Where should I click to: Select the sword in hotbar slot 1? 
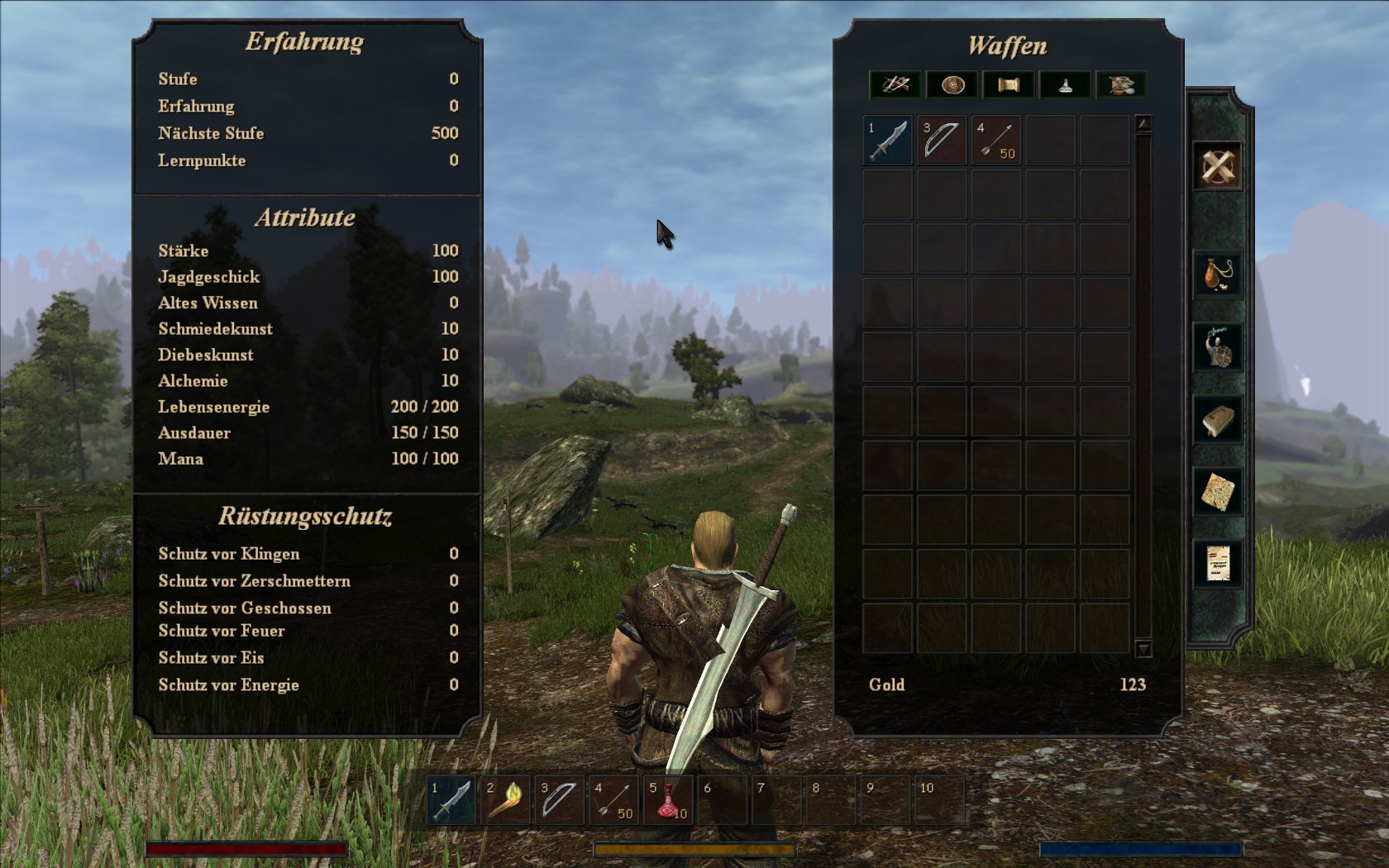451,800
